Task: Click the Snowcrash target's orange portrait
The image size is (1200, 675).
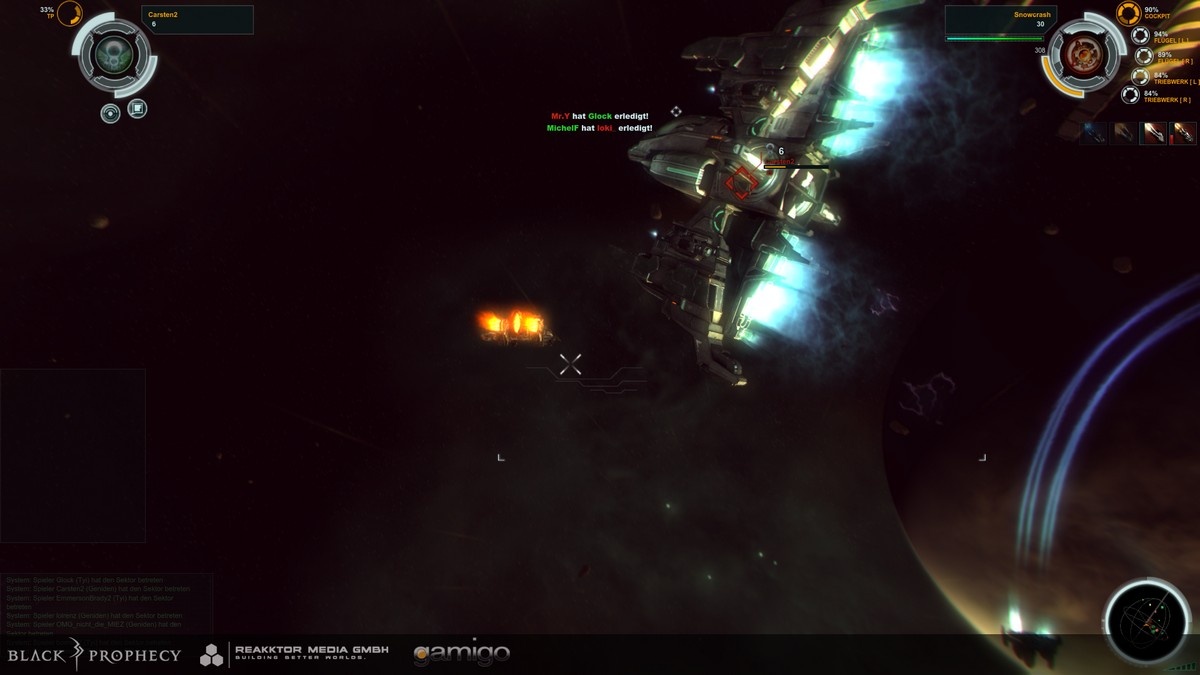Action: click(x=1080, y=56)
